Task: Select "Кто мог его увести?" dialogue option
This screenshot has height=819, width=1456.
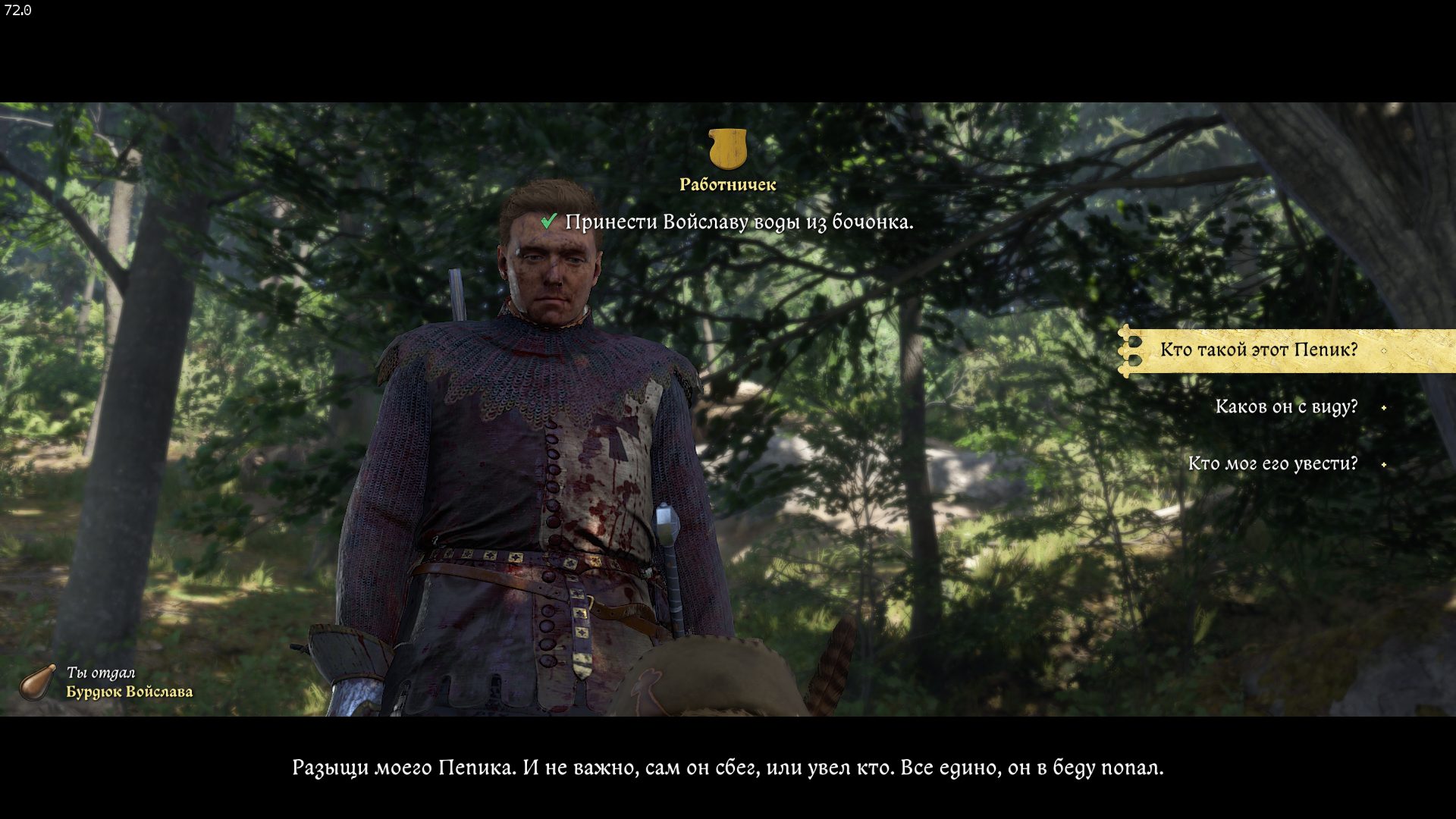Action: (x=1272, y=464)
